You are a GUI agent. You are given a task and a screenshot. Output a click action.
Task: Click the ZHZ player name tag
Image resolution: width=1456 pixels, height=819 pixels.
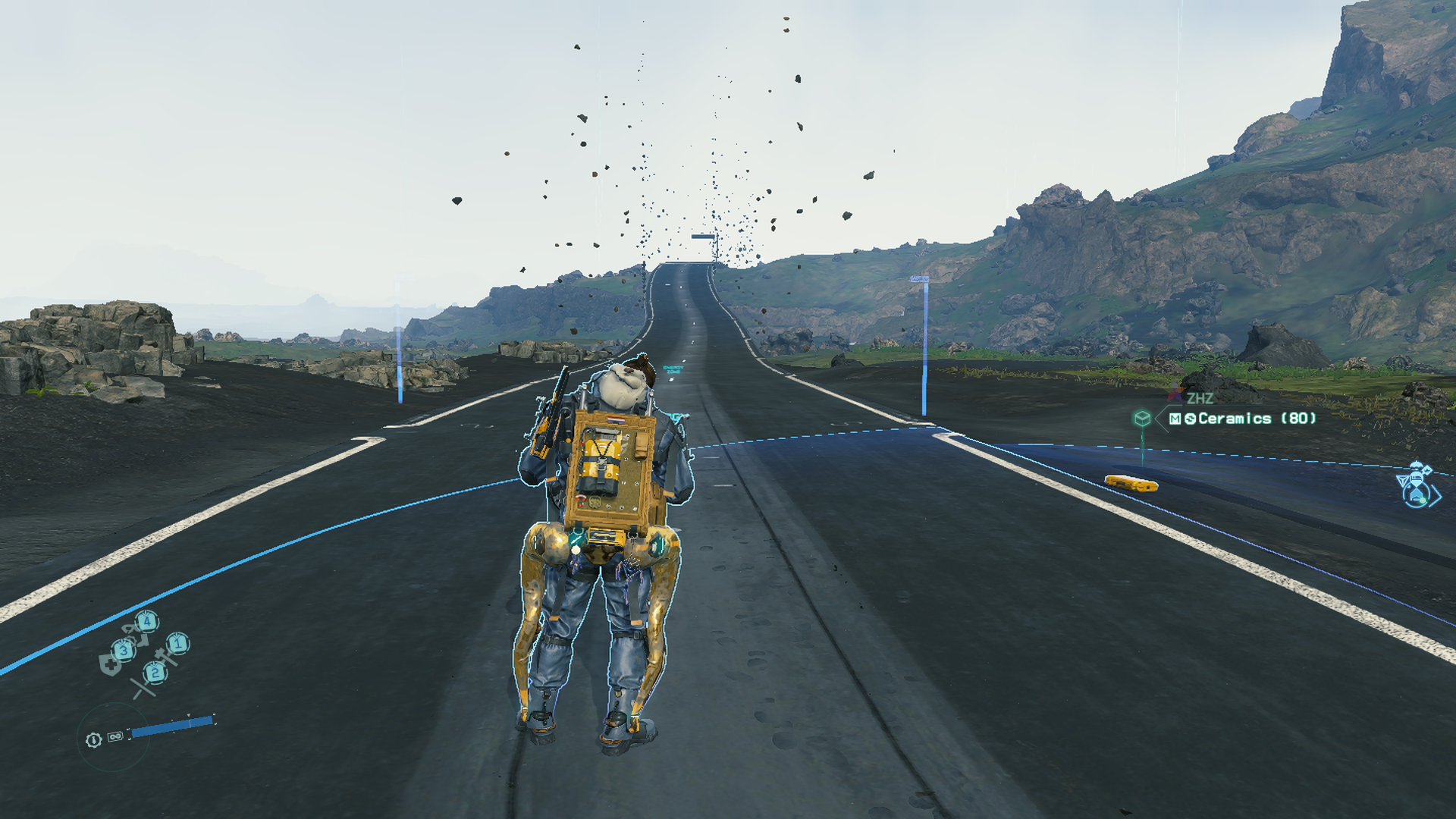(1199, 398)
